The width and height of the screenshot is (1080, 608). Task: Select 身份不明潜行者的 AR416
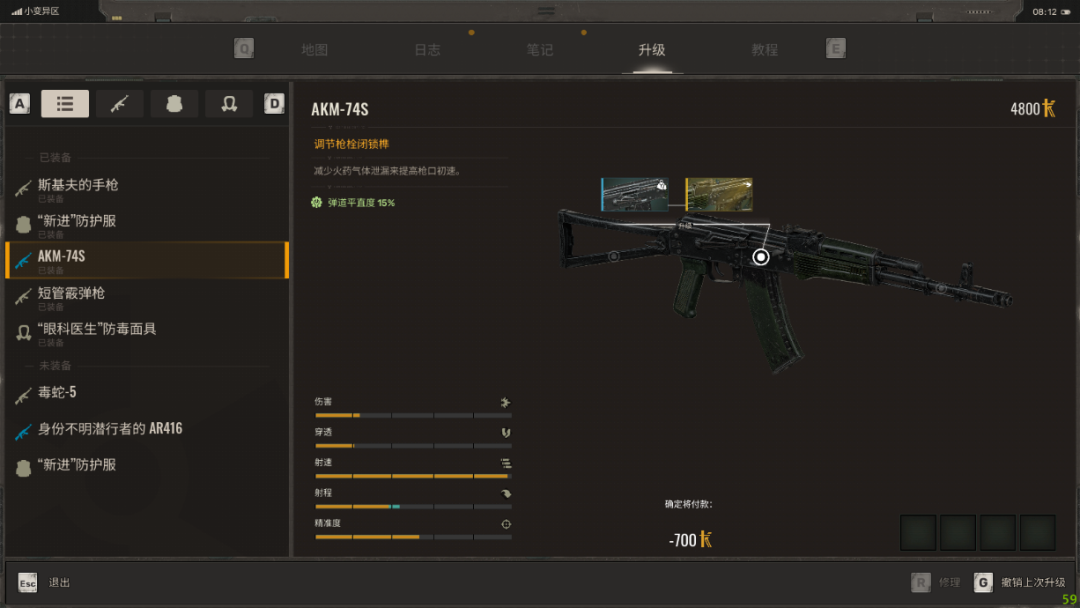click(110, 429)
